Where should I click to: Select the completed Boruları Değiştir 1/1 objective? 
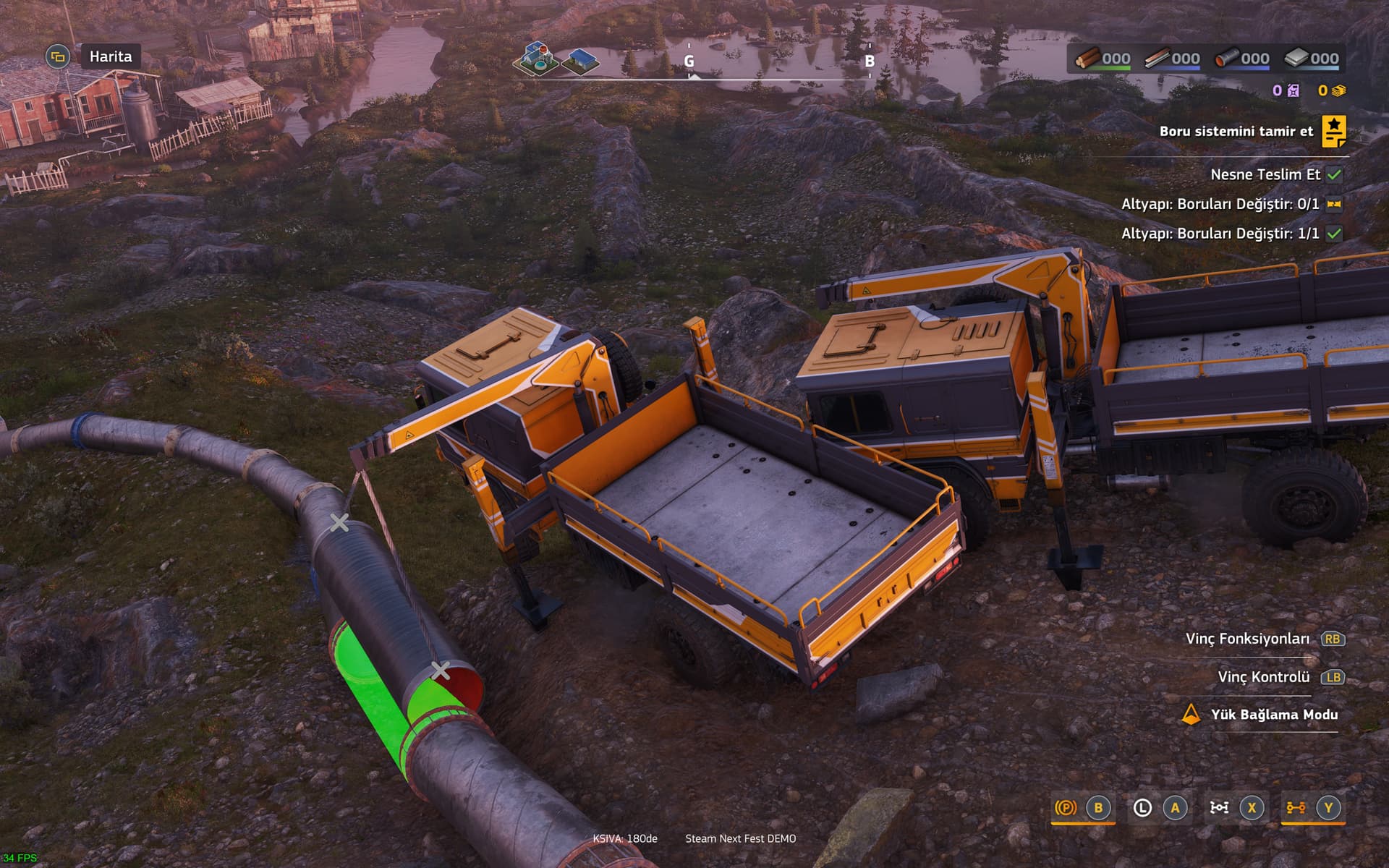pos(1220,234)
